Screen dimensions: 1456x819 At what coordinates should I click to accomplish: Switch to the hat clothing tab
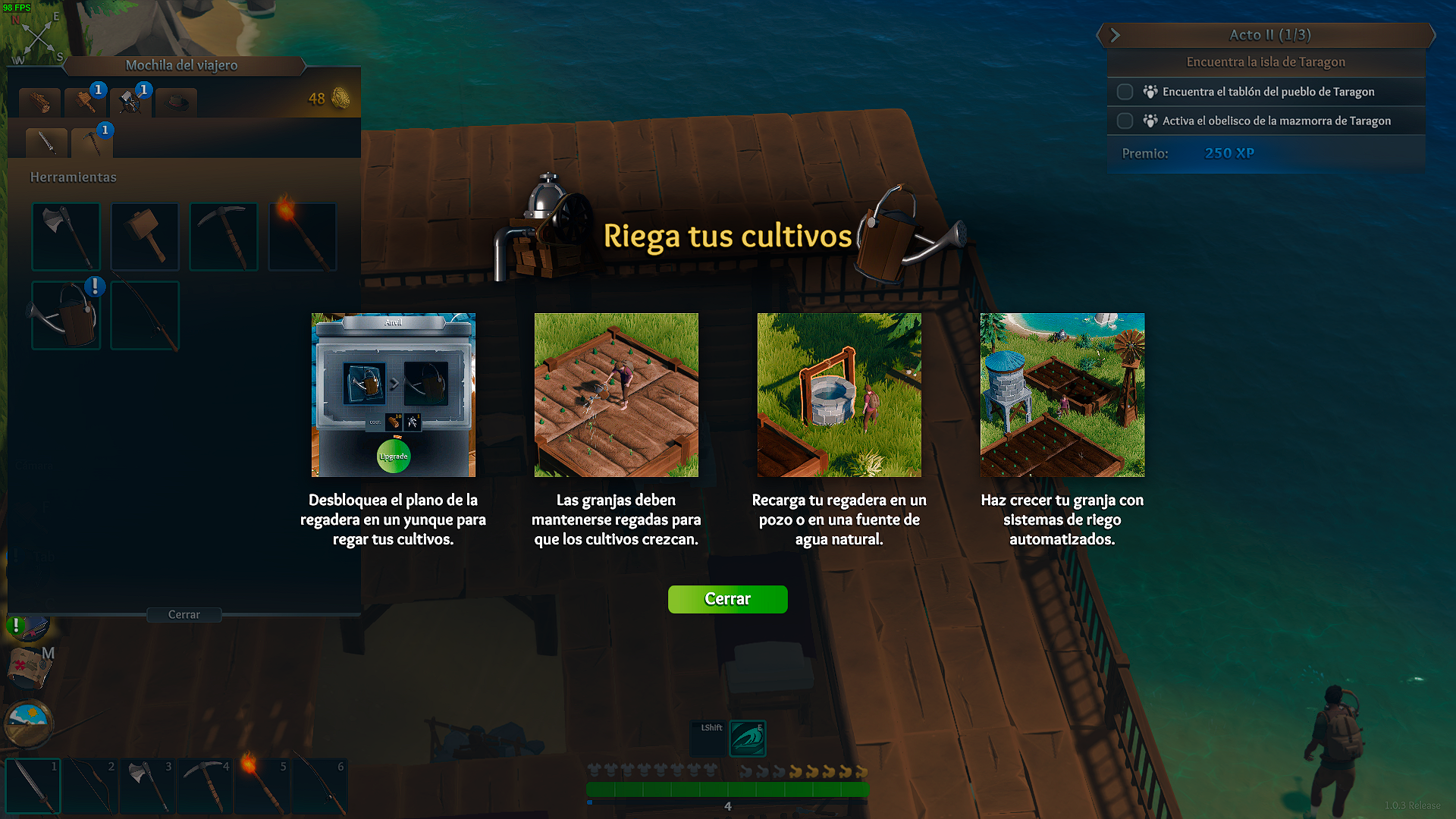(x=177, y=102)
